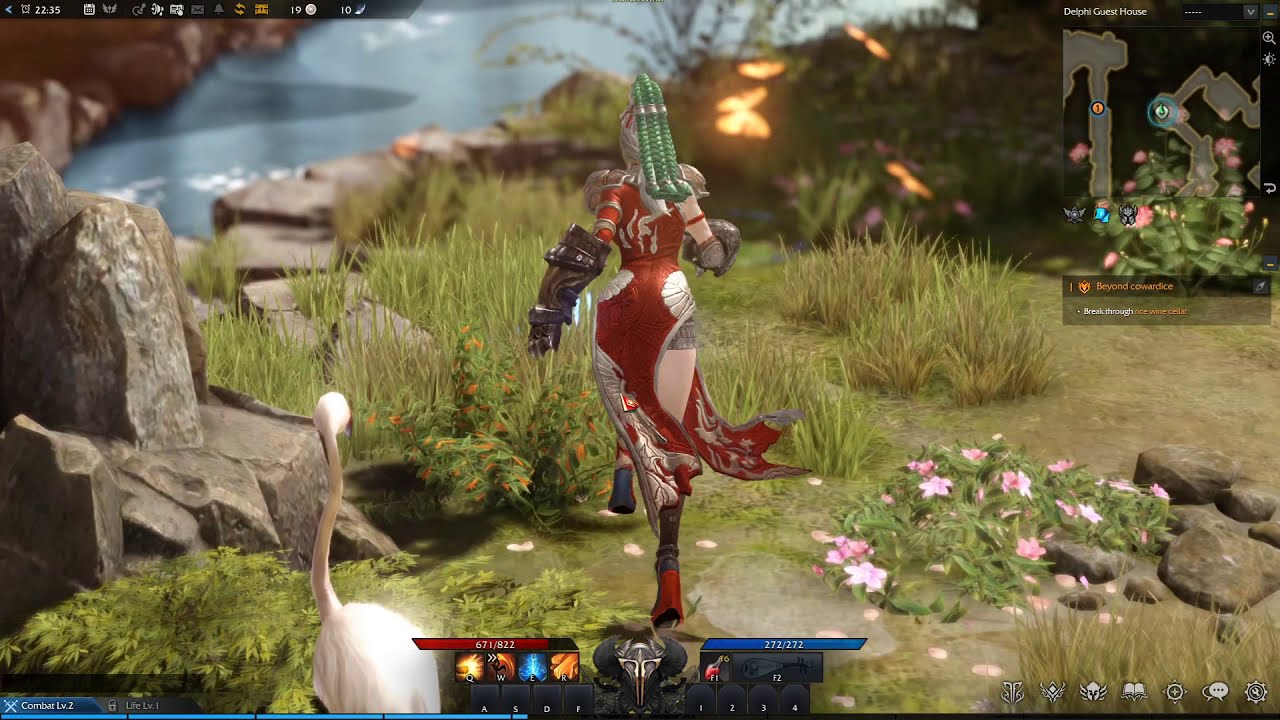Image resolution: width=1280 pixels, height=720 pixels.
Task: Toggle quest sharing on Beyond cowardice
Action: tap(1260, 286)
